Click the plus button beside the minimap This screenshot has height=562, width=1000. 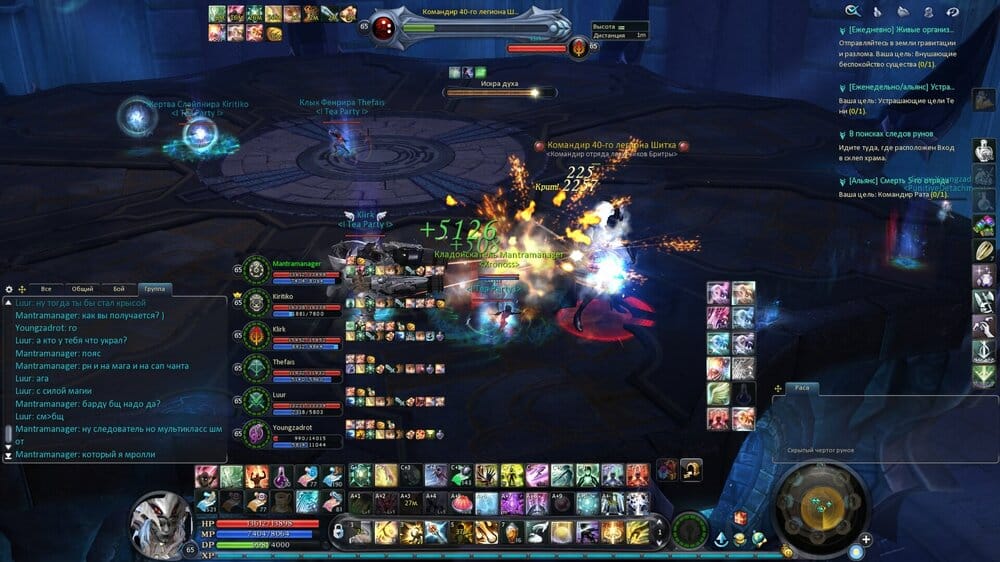[x=866, y=539]
